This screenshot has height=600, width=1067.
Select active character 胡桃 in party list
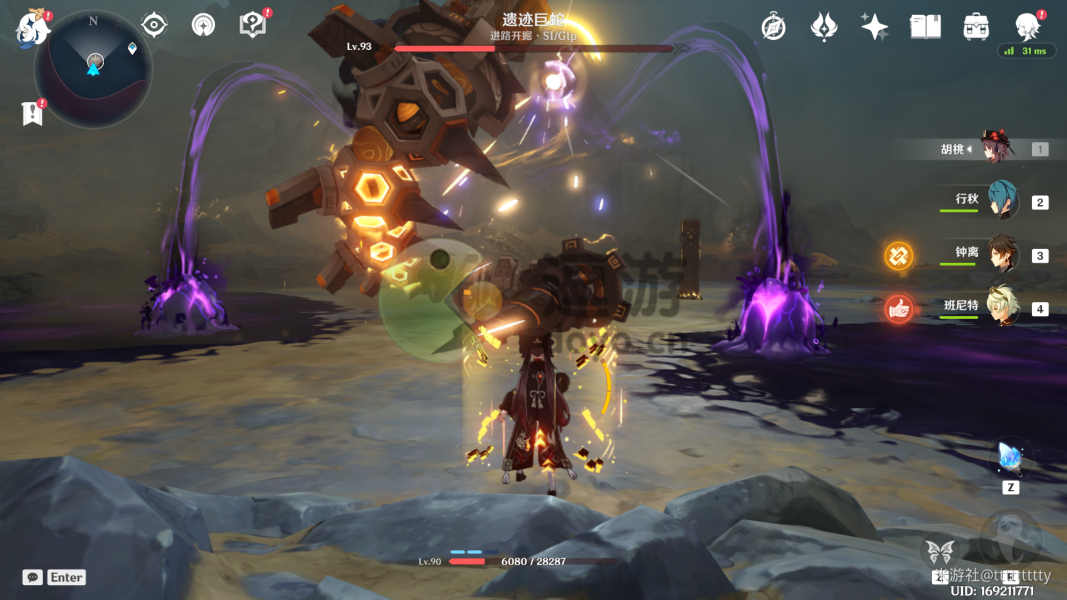pos(997,148)
